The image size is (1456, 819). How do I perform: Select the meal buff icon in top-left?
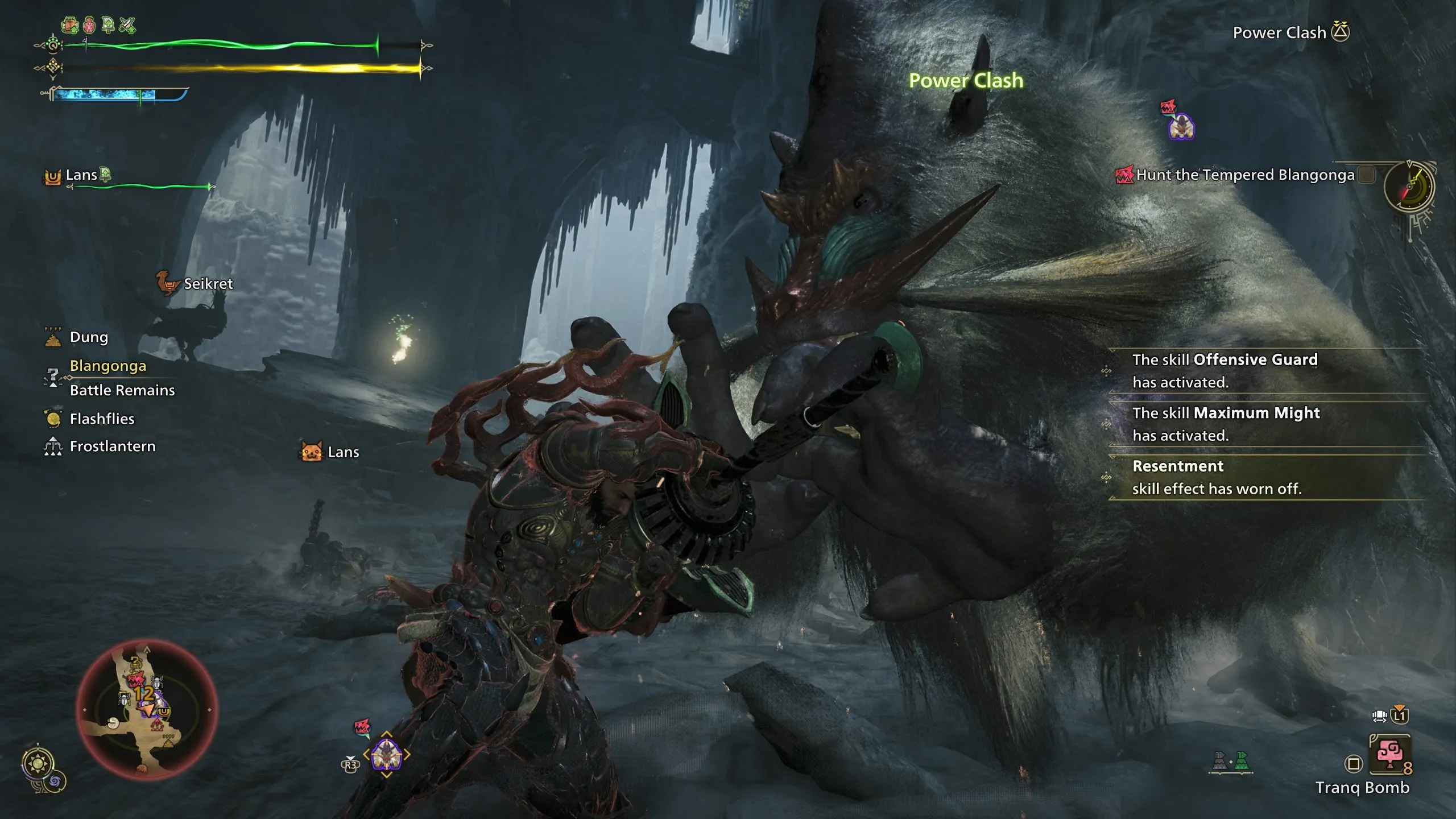pyautogui.click(x=69, y=24)
